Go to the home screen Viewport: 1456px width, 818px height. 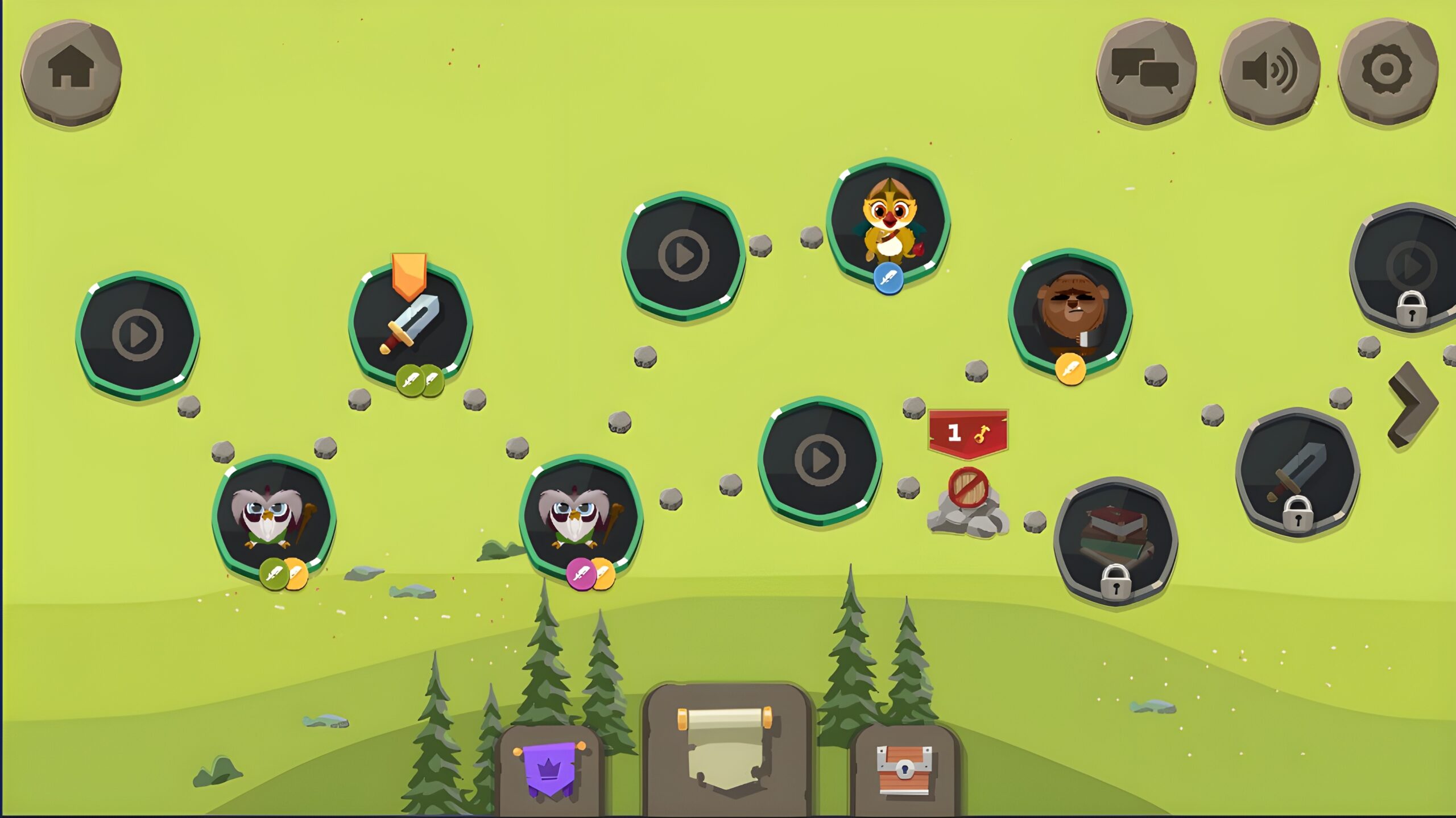[x=71, y=72]
